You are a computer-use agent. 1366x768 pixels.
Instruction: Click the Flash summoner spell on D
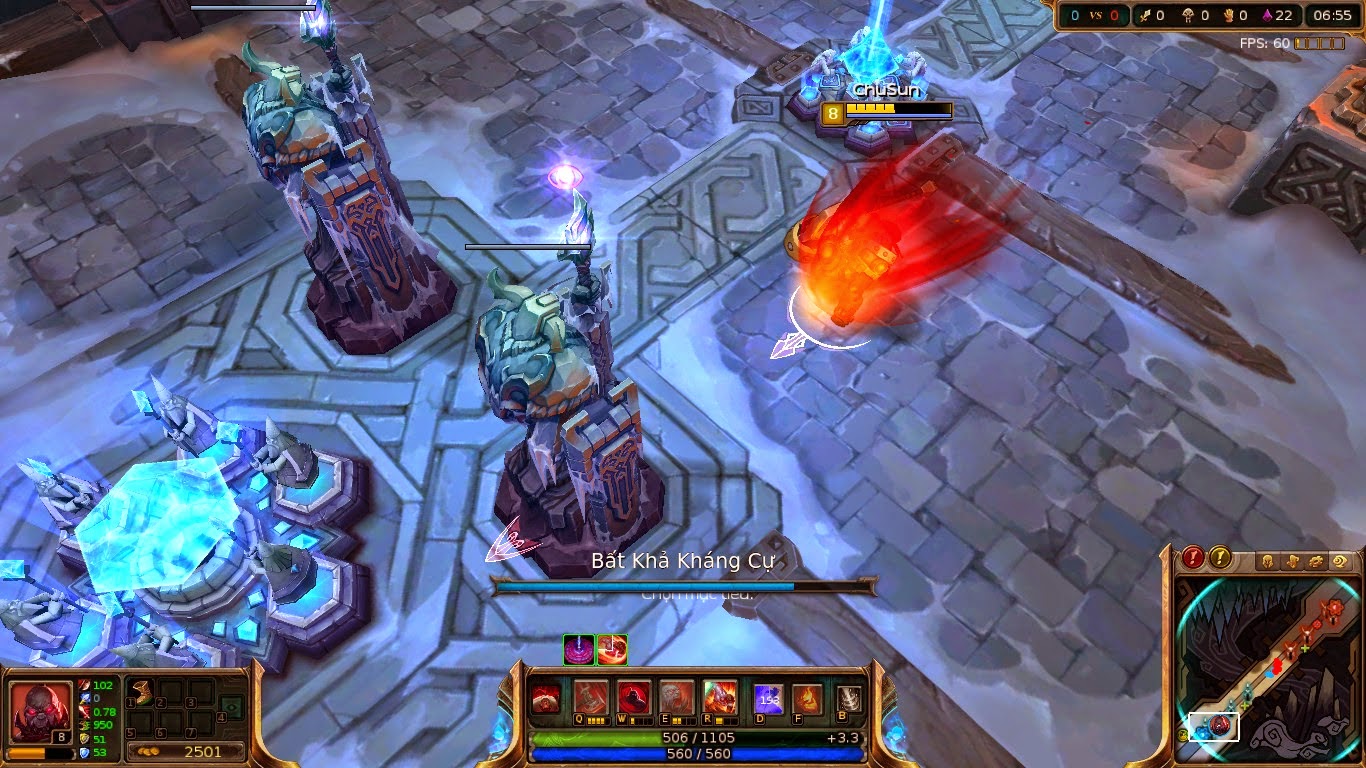point(769,699)
